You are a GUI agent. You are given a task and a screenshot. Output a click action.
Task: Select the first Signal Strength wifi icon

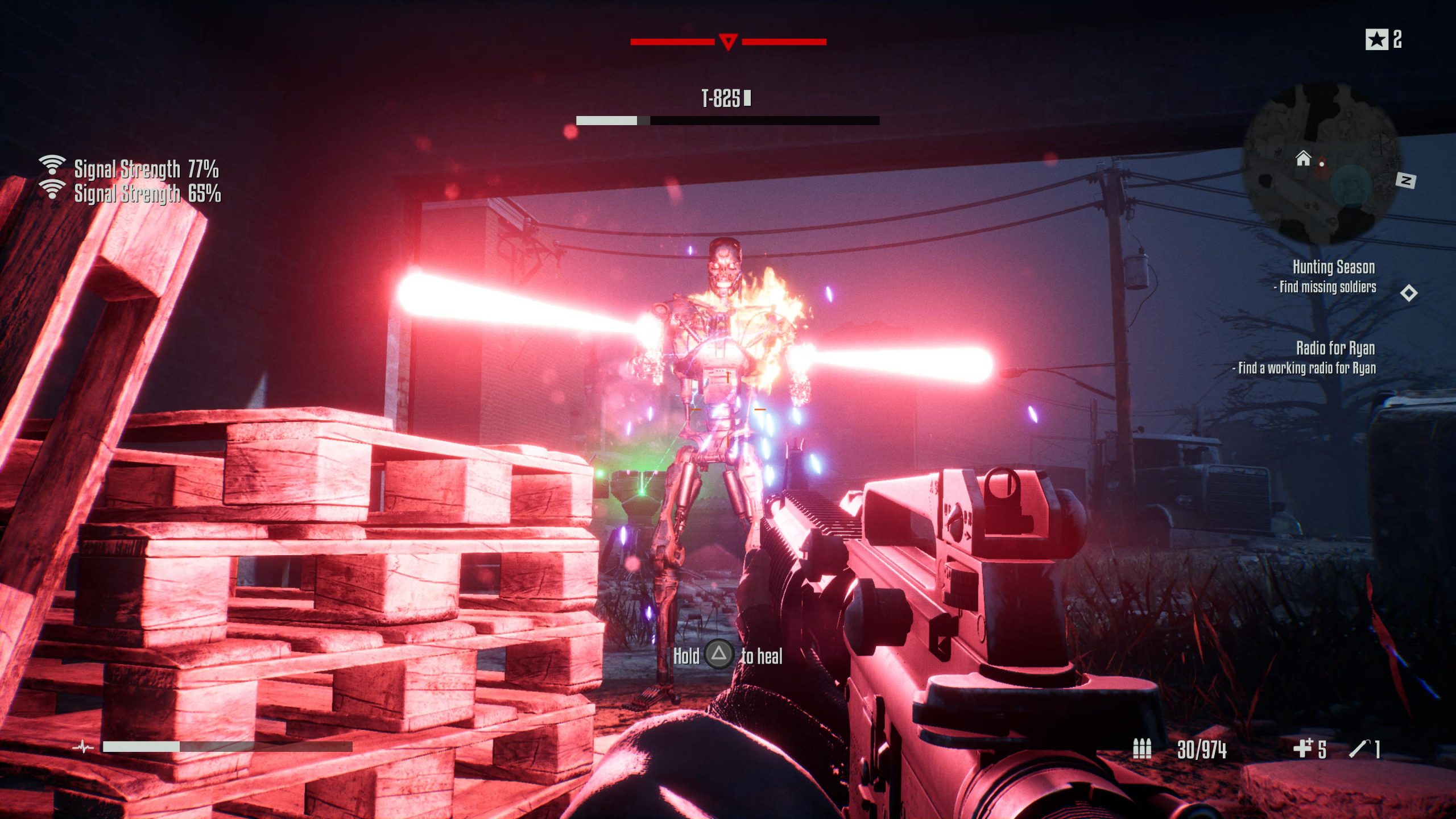(x=52, y=166)
